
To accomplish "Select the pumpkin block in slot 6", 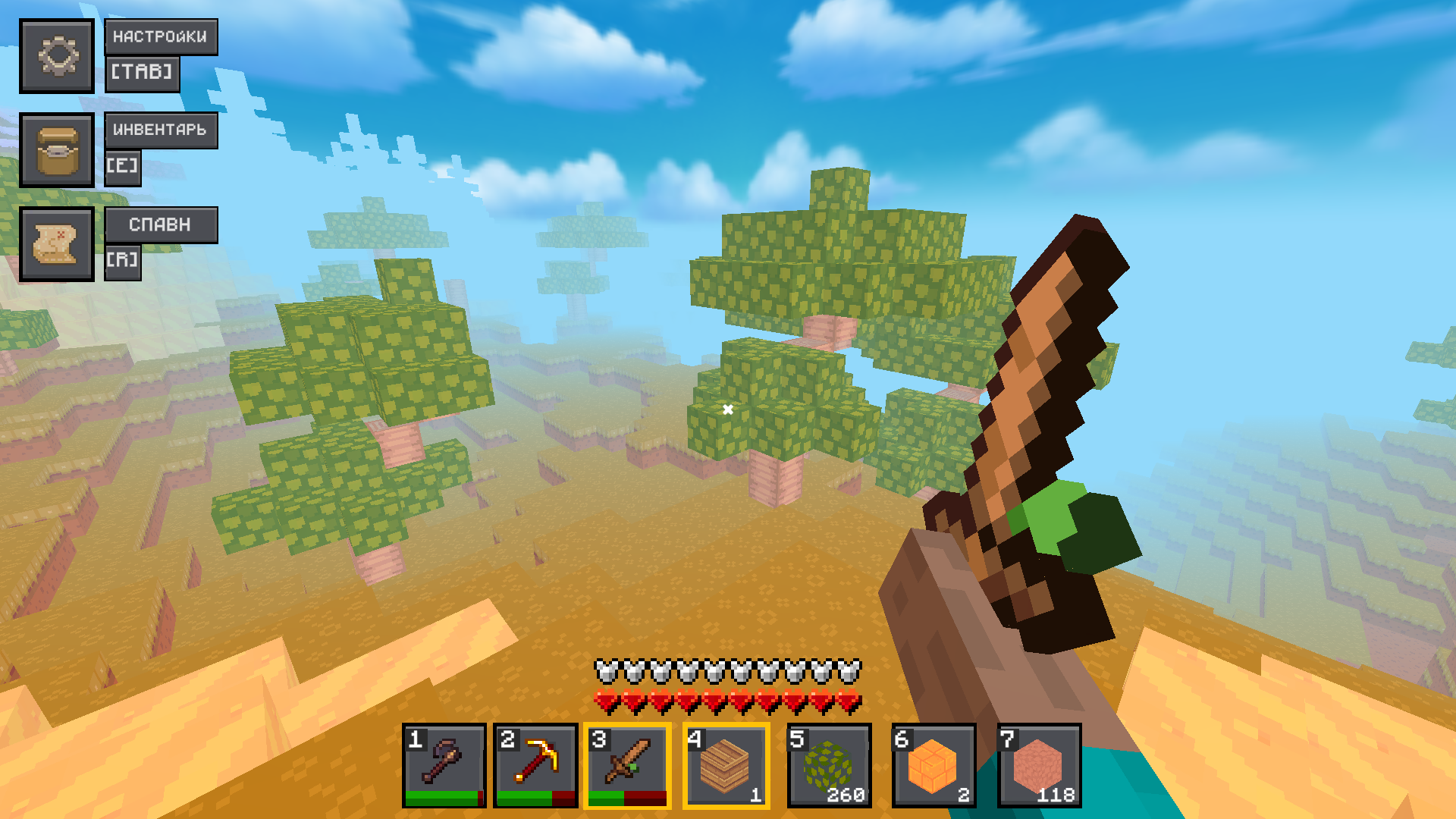I will pyautogui.click(x=931, y=764).
